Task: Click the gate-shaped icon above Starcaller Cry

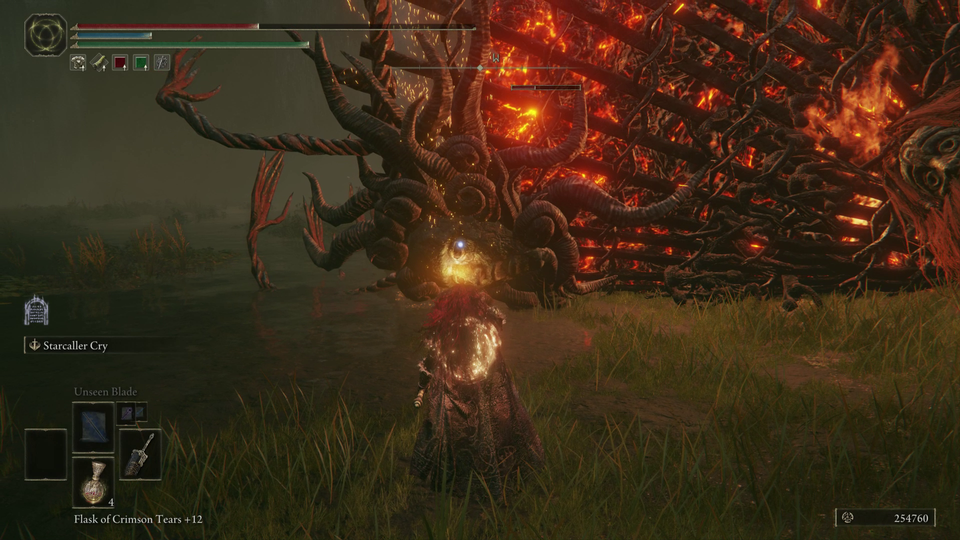Action: pos(37,311)
